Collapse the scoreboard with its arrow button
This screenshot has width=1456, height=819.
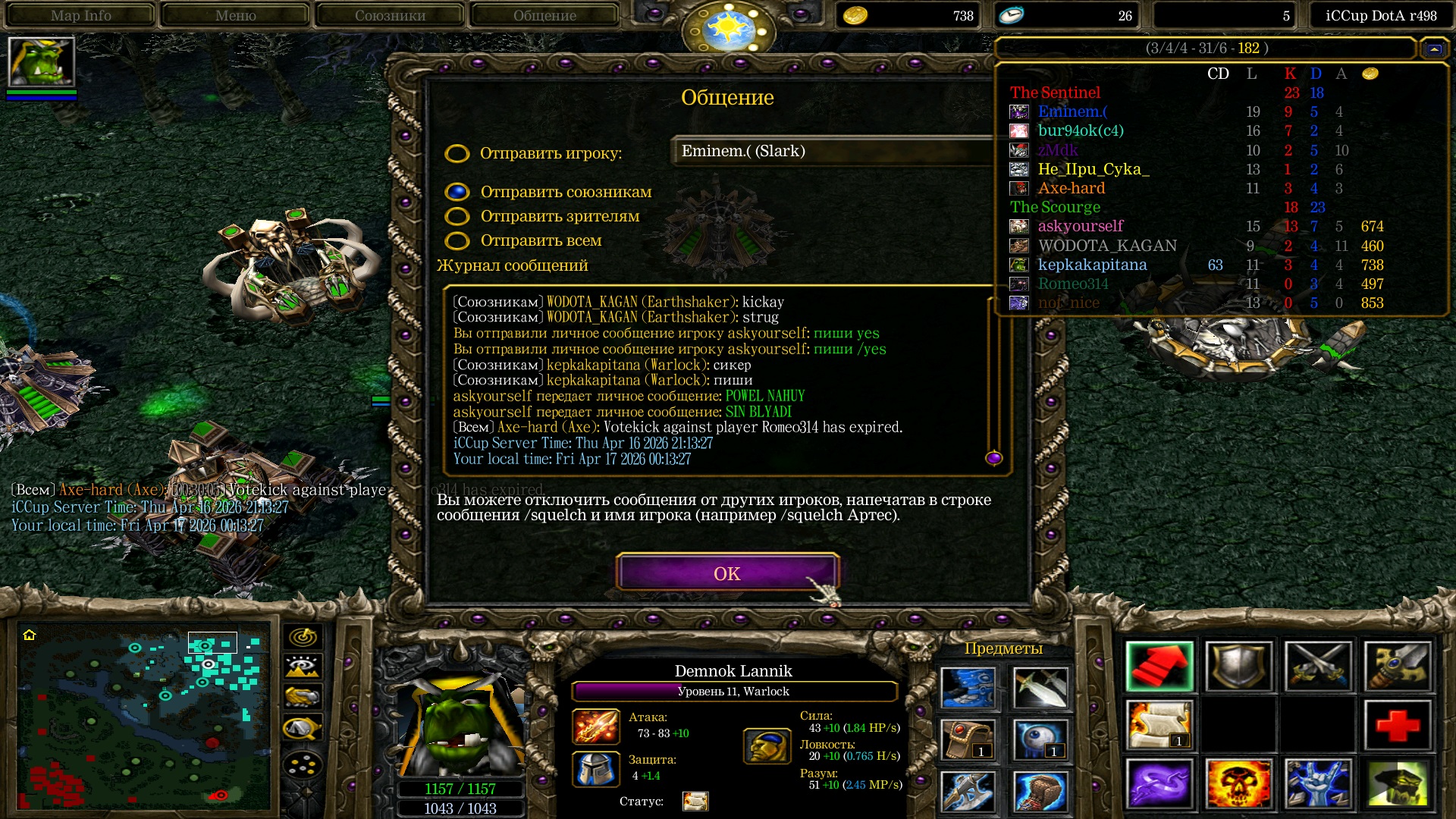(1433, 49)
